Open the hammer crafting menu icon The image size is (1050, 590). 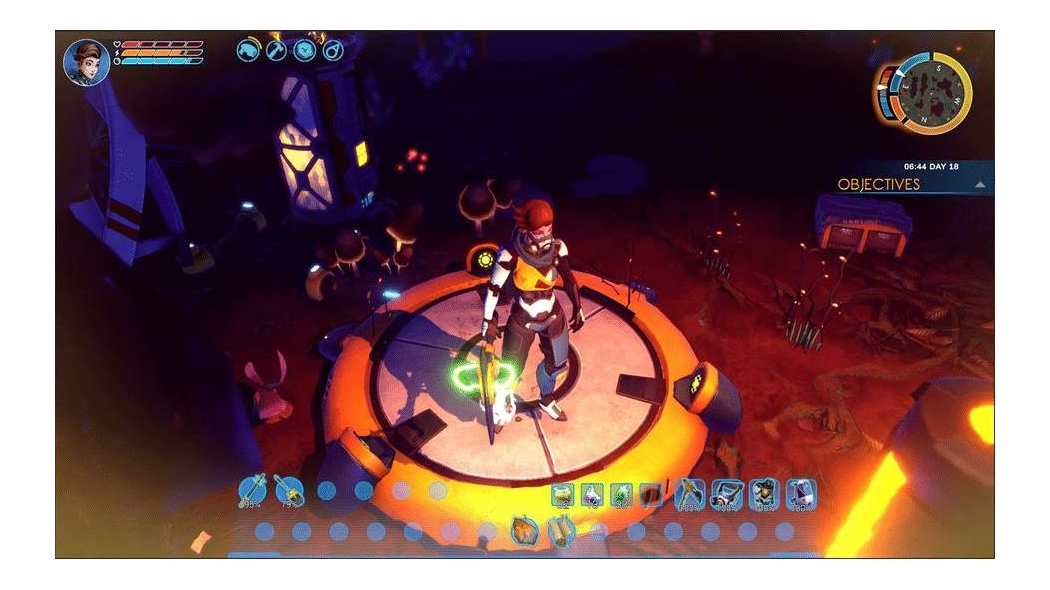coord(276,49)
